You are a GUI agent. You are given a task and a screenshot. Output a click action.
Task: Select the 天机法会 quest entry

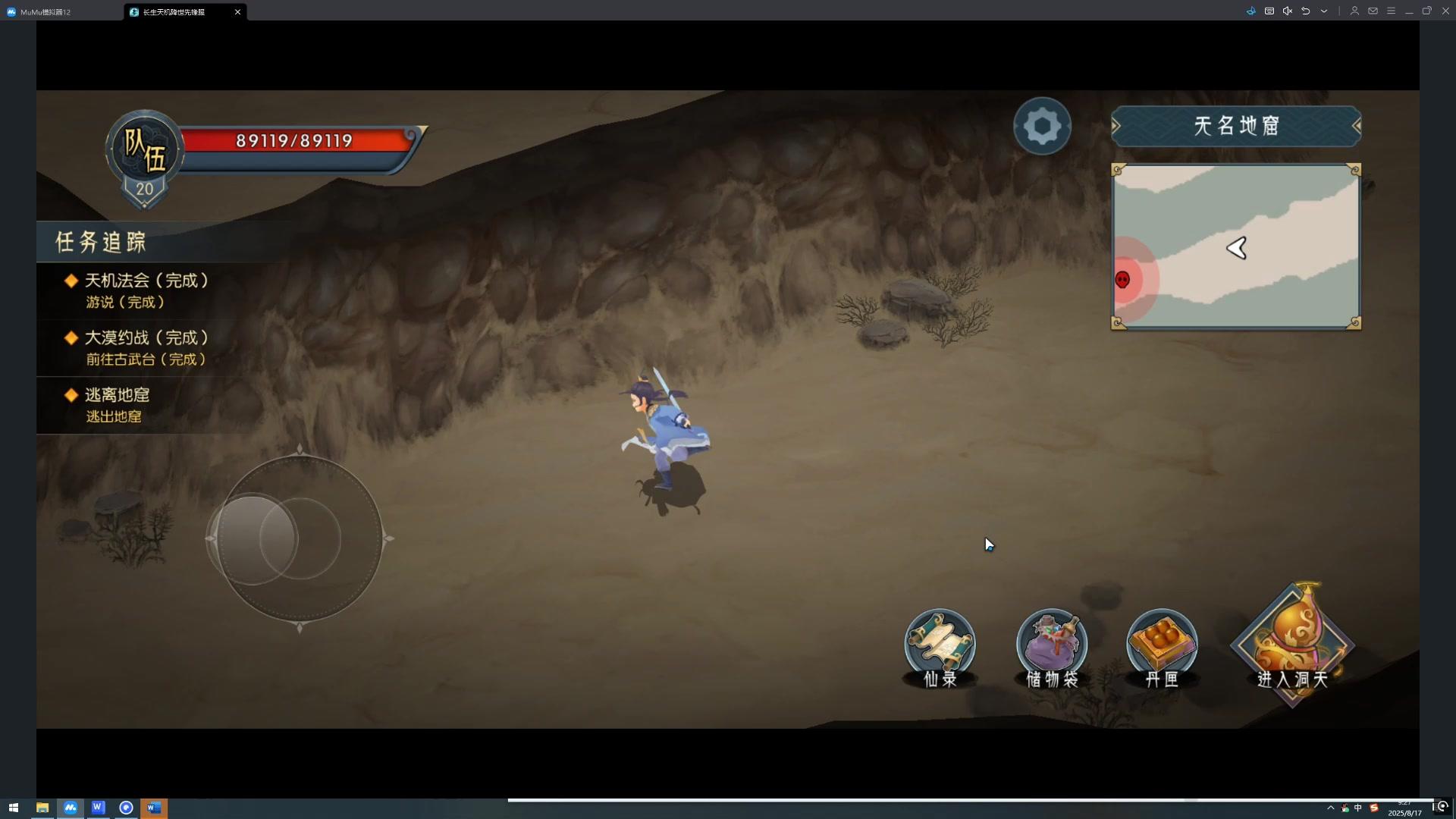[x=146, y=290]
